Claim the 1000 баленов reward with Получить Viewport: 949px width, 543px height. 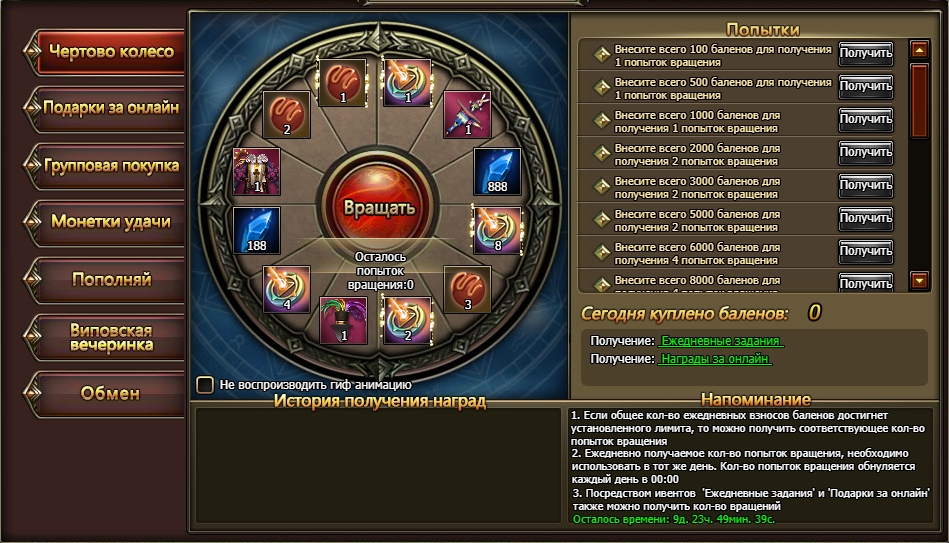click(865, 120)
